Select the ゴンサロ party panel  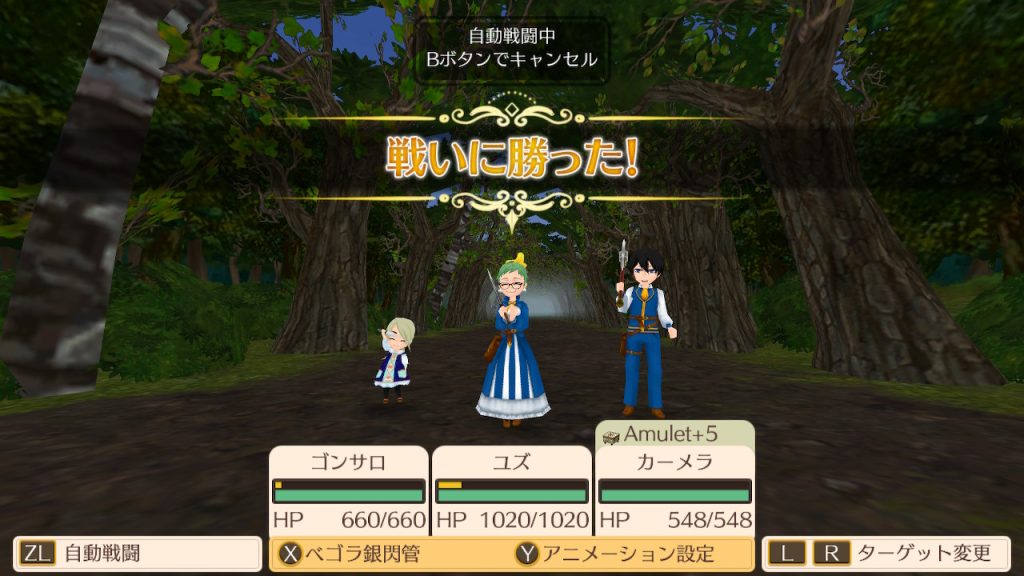(349, 490)
